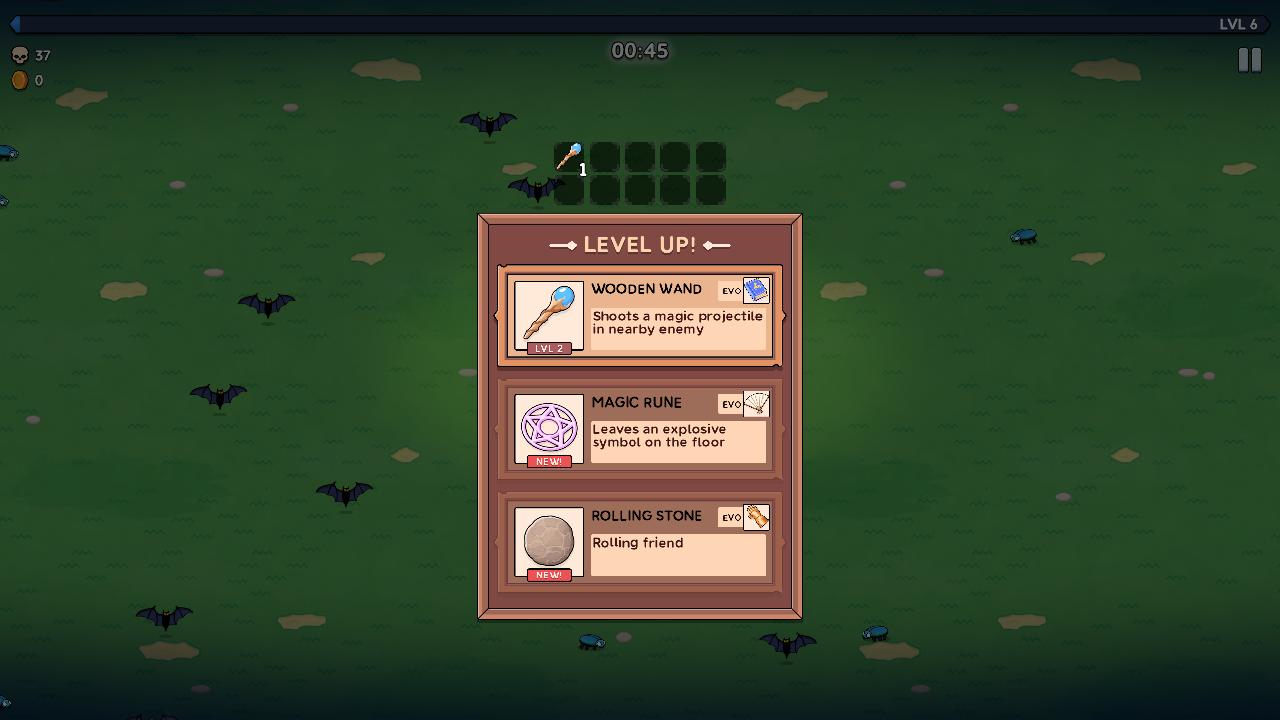1280x720 pixels.
Task: Click the NEW! badge on Magic Rune
Action: [548, 462]
